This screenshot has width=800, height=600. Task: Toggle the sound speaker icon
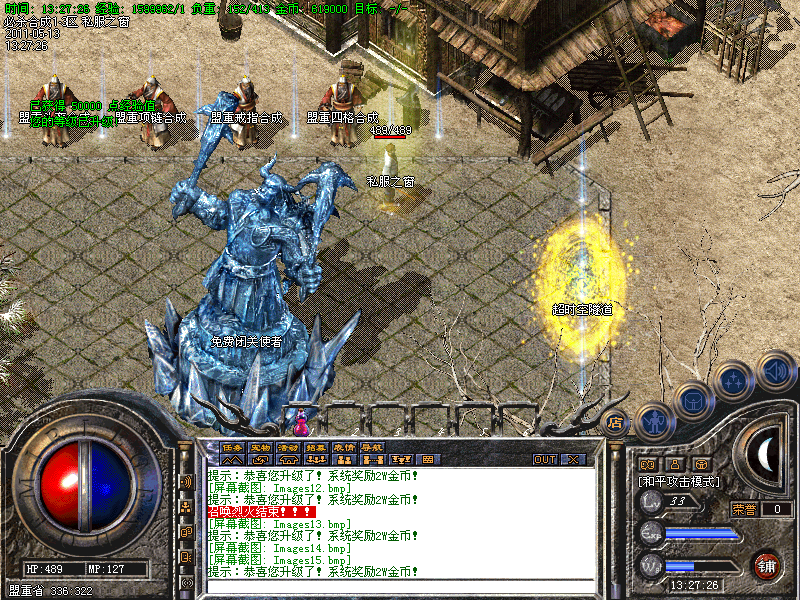[776, 370]
